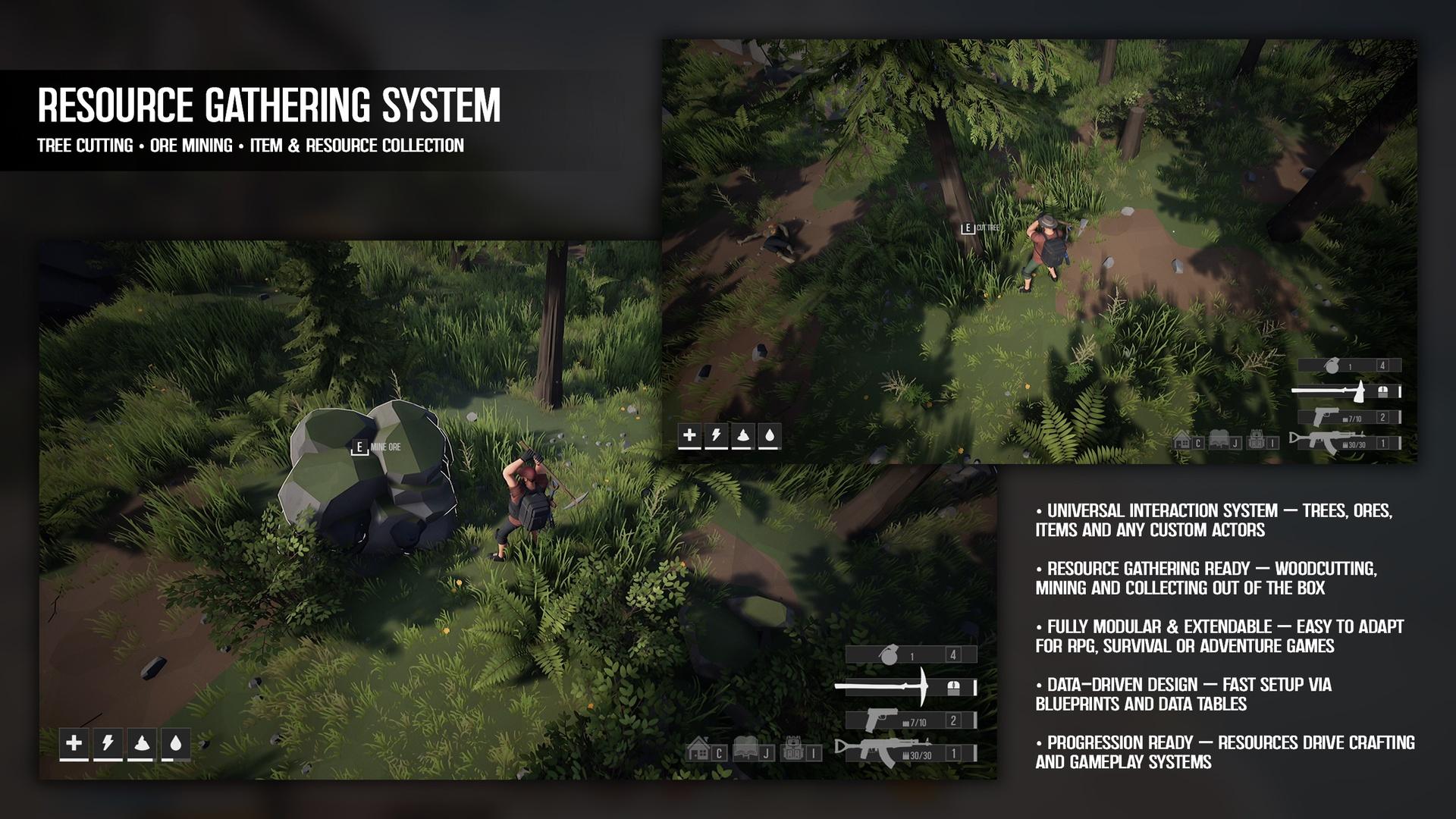Select the axe weapon slot
Screen dimensions: 1456x819
pos(1346,391)
